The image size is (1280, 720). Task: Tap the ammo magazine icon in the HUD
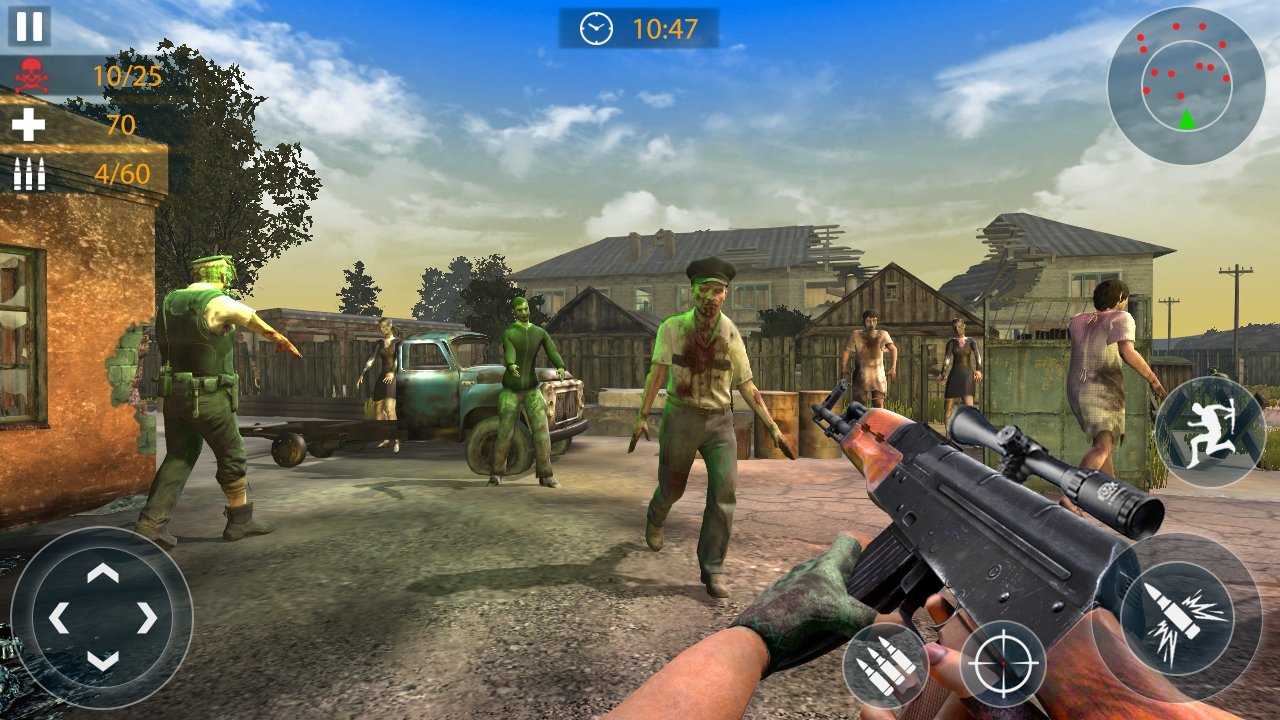pos(27,172)
